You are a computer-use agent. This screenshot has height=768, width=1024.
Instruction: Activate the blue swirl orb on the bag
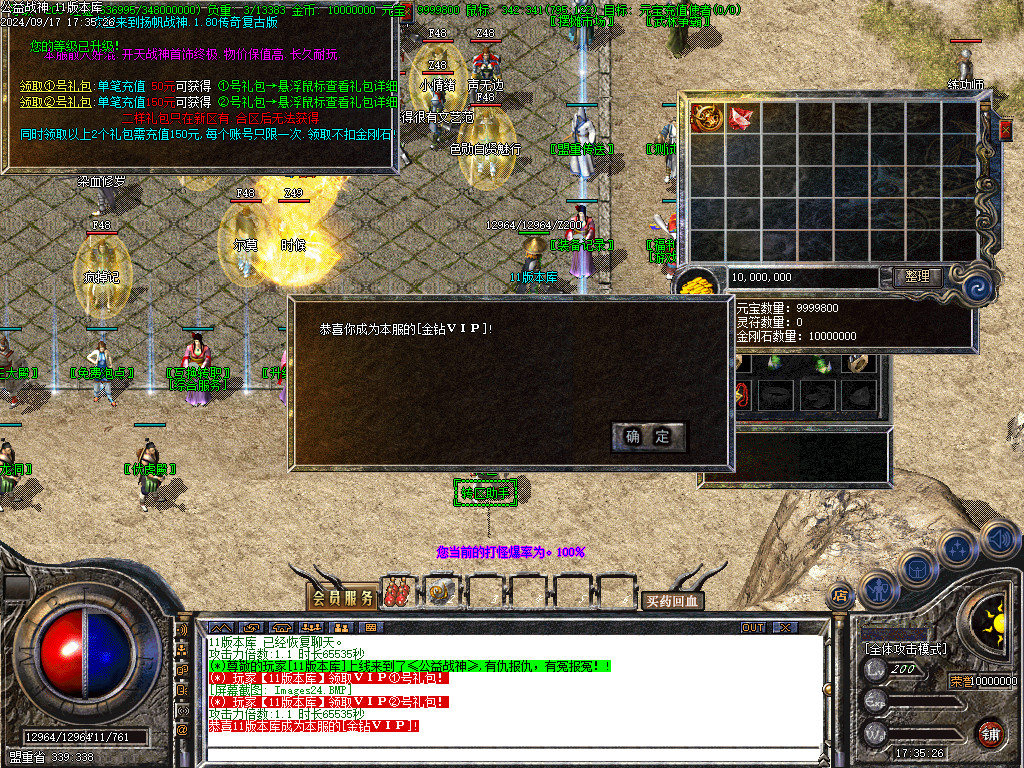pos(976,288)
